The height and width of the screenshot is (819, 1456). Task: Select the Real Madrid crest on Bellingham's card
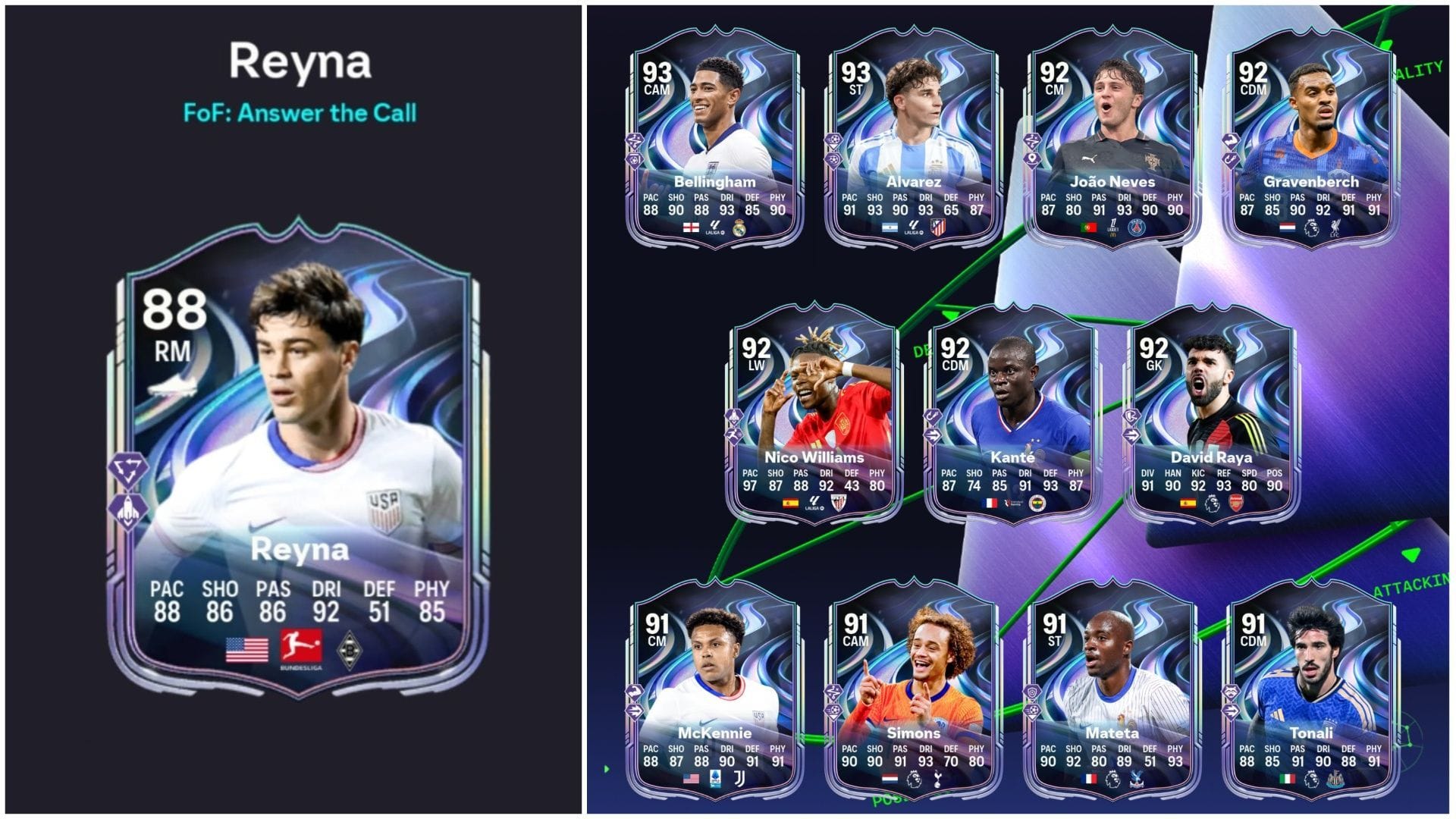(x=739, y=228)
